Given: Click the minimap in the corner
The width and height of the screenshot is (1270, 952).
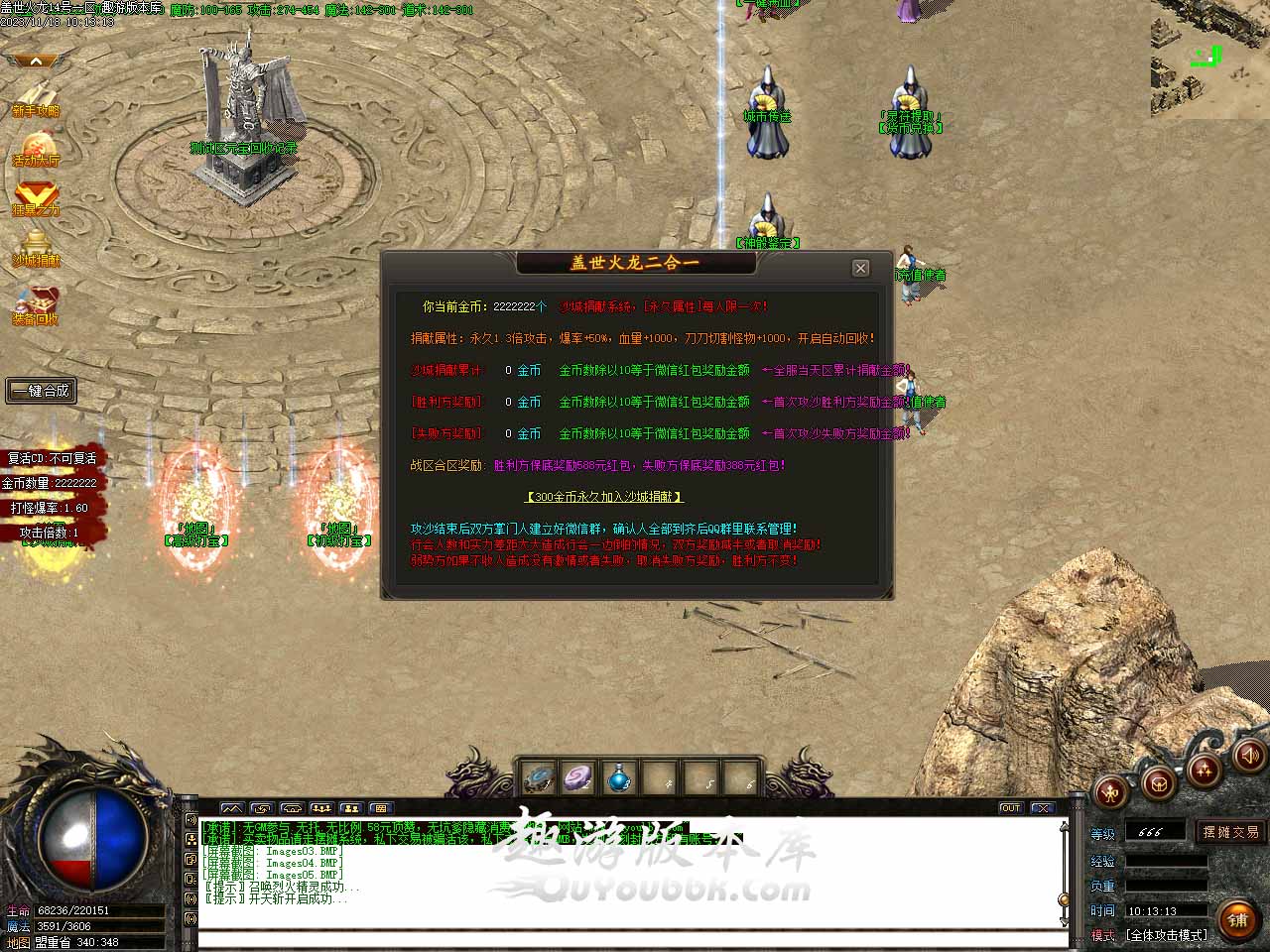Looking at the screenshot, I should [x=1209, y=59].
